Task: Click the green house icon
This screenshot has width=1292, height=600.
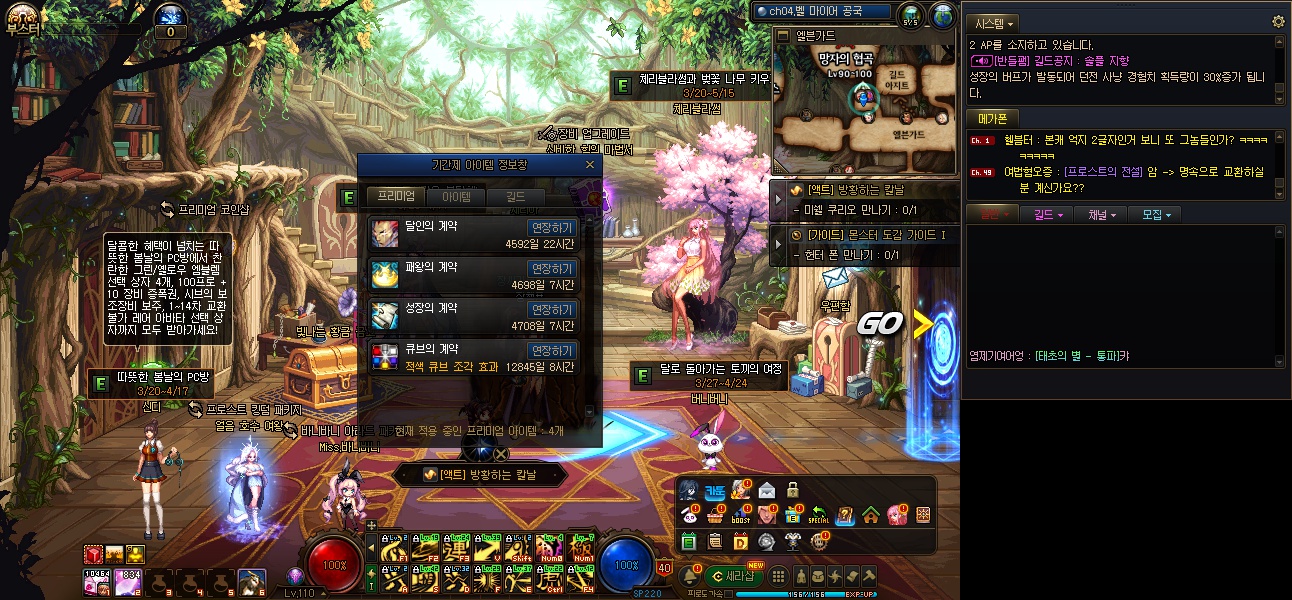Action: pos(870,515)
